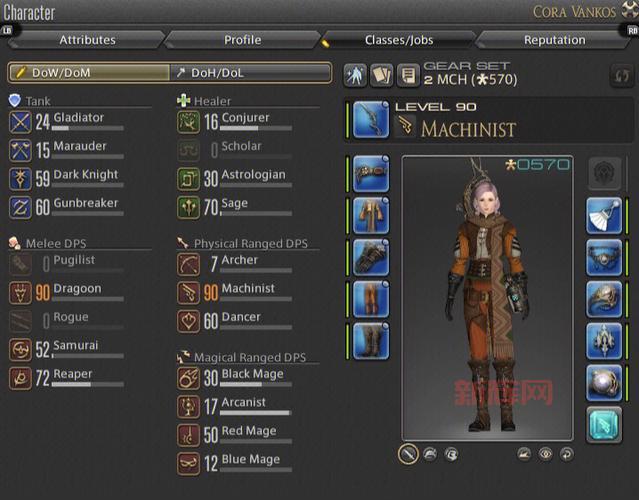
Task: Click the Sage job row
Action: point(236,206)
